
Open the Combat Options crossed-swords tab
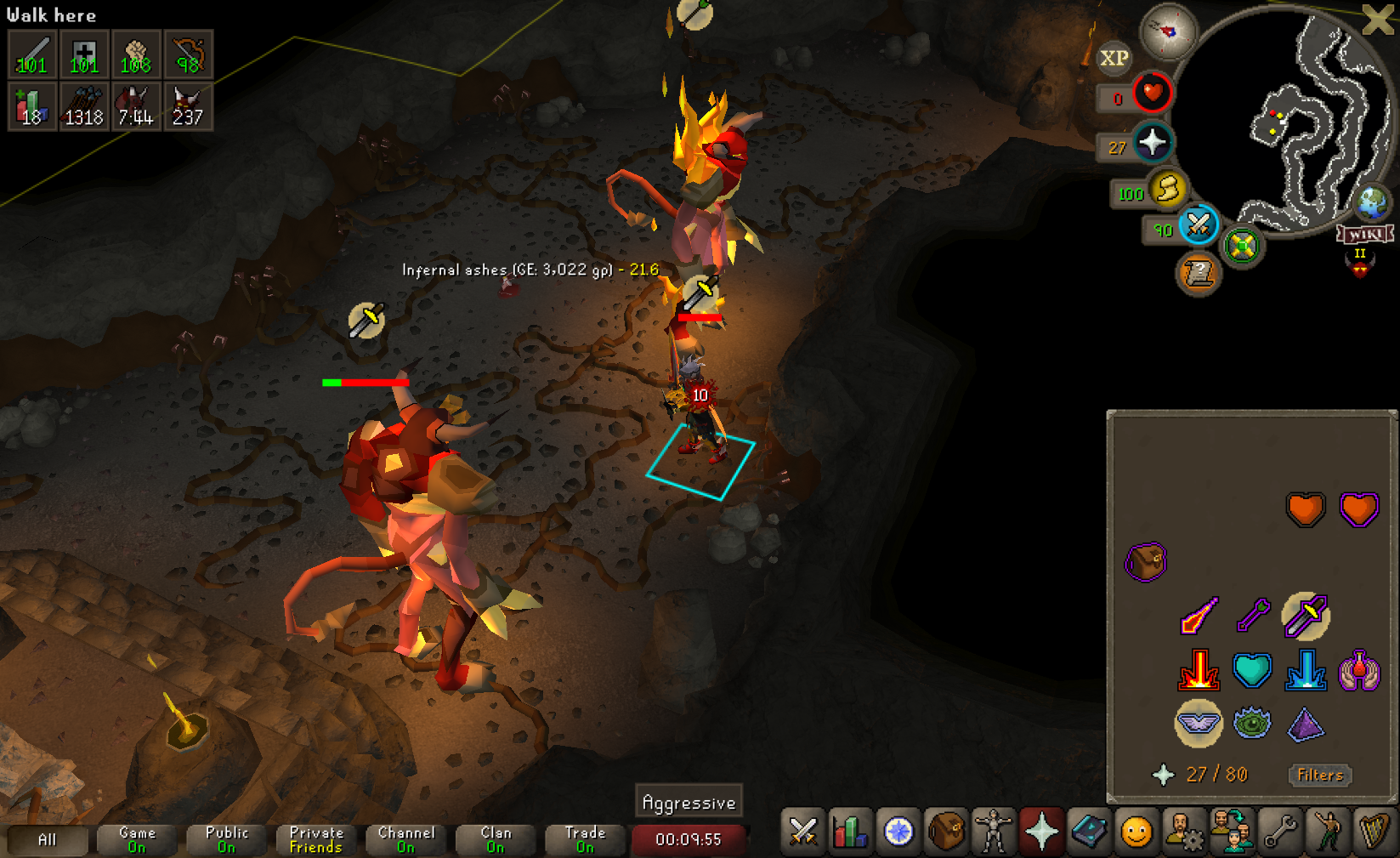click(x=802, y=832)
